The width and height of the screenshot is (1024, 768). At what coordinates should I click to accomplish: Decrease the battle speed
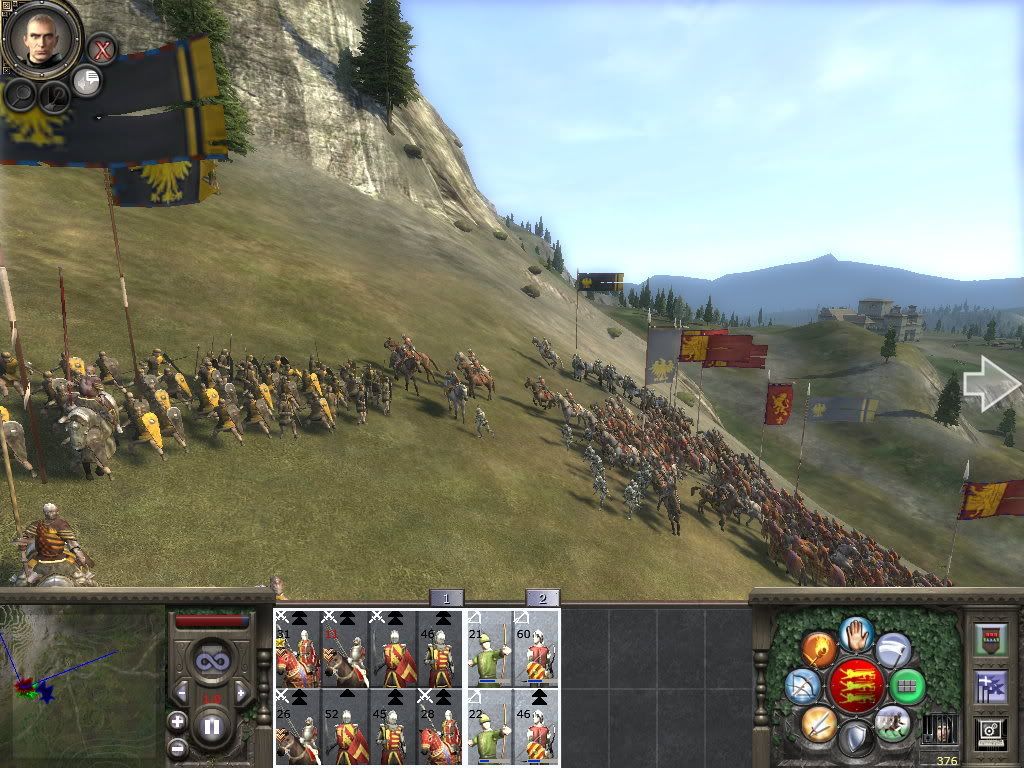tap(180, 691)
